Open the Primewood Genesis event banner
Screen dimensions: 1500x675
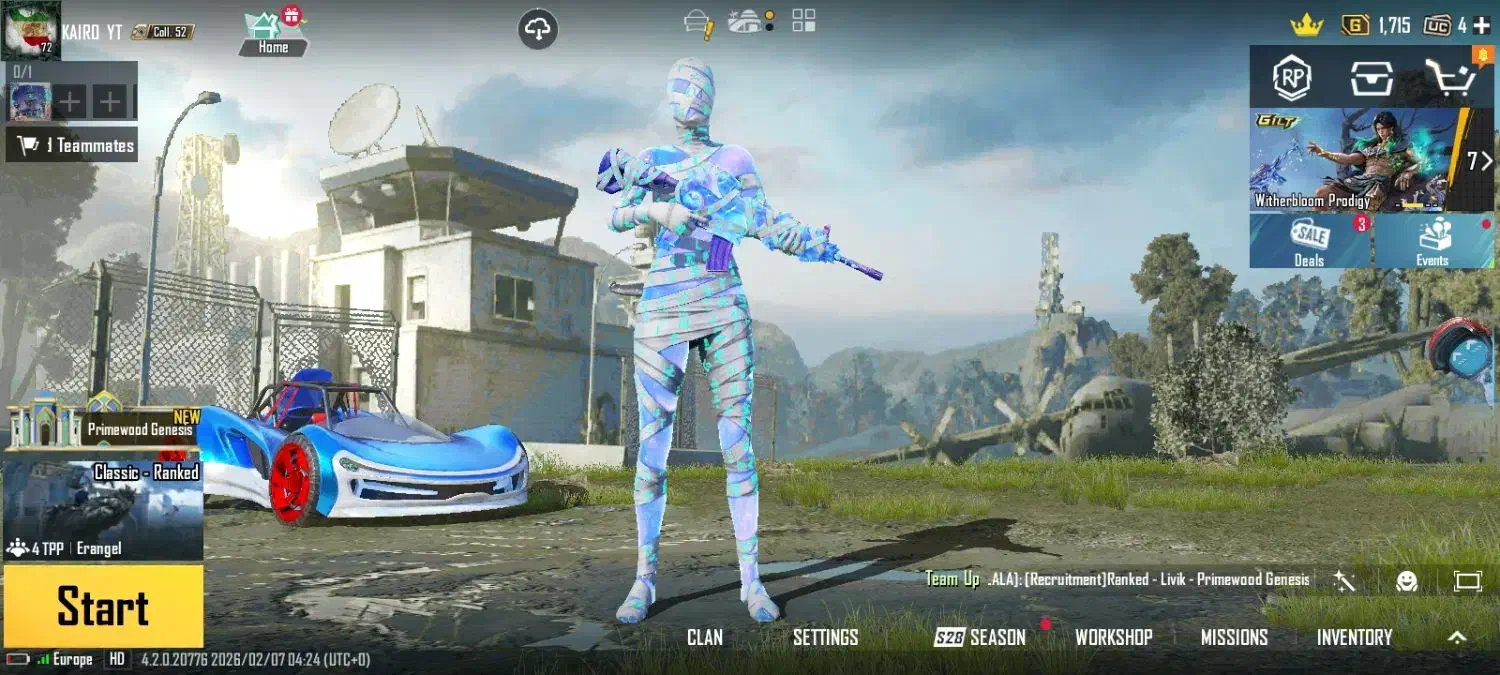pyautogui.click(x=105, y=422)
